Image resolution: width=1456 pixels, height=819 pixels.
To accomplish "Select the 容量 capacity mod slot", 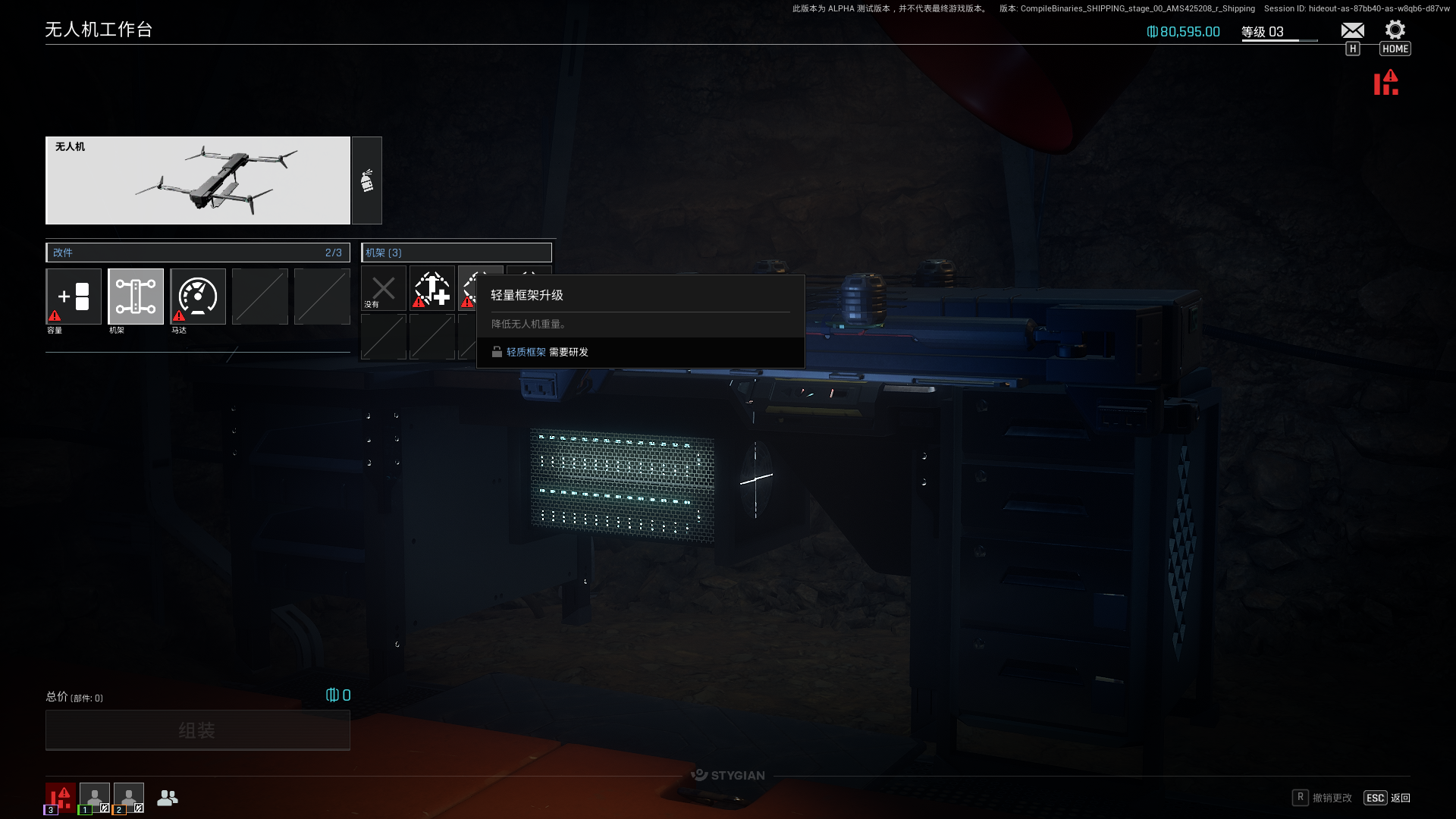I will point(74,297).
